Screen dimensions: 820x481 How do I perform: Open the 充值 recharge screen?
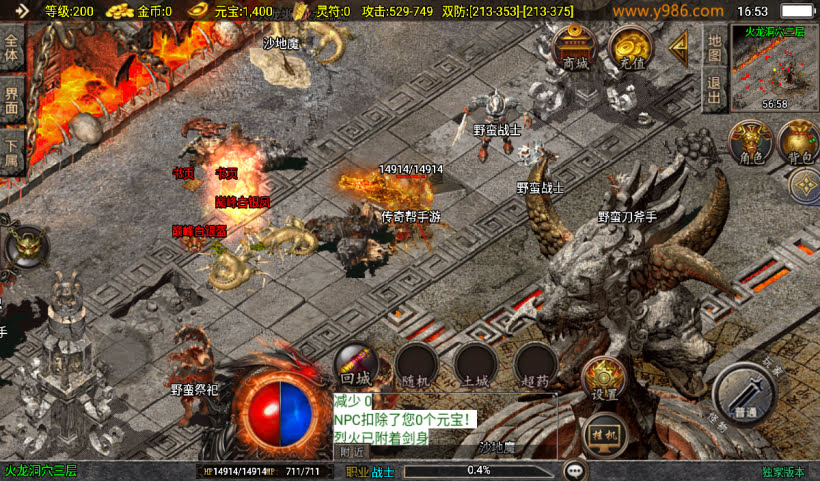(630, 48)
